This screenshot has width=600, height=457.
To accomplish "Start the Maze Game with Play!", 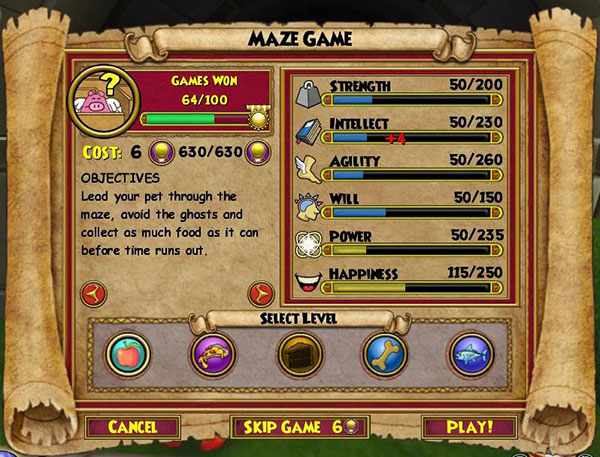I will (x=469, y=427).
